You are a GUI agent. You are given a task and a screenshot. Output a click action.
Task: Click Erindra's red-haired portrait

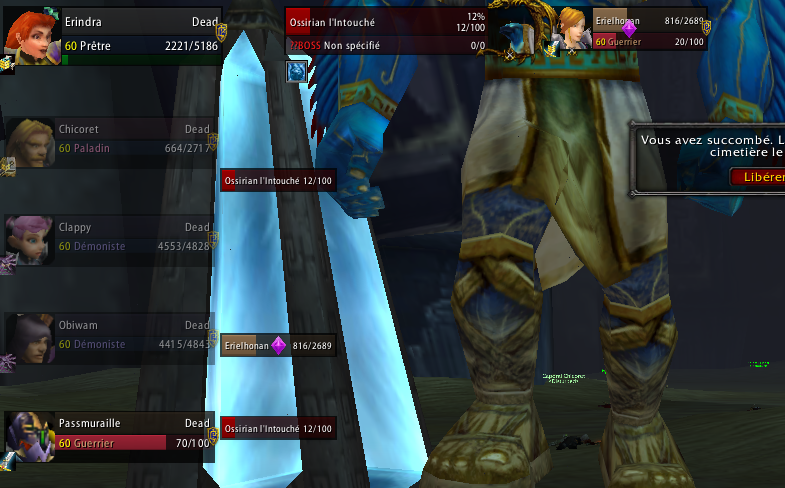pos(30,34)
